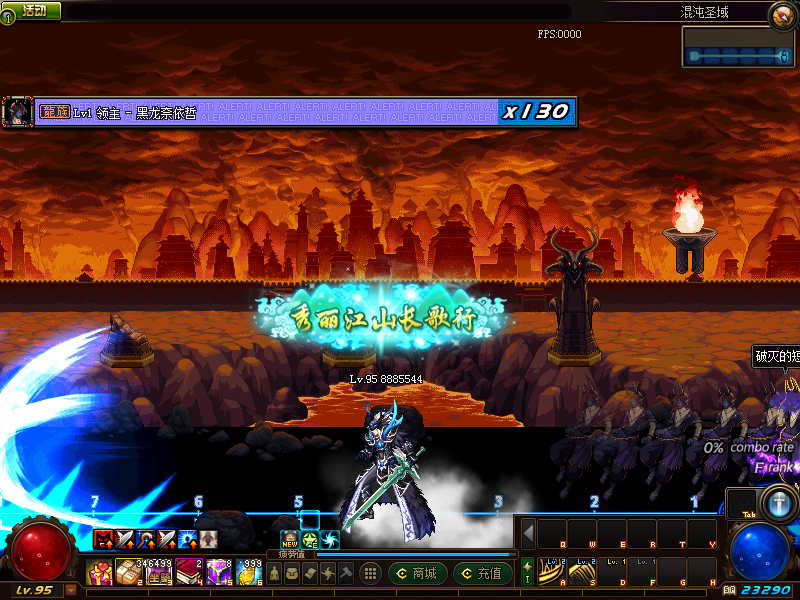Screen dimensions: 800x600
Task: Use the pink gift box item
Action: (100, 573)
